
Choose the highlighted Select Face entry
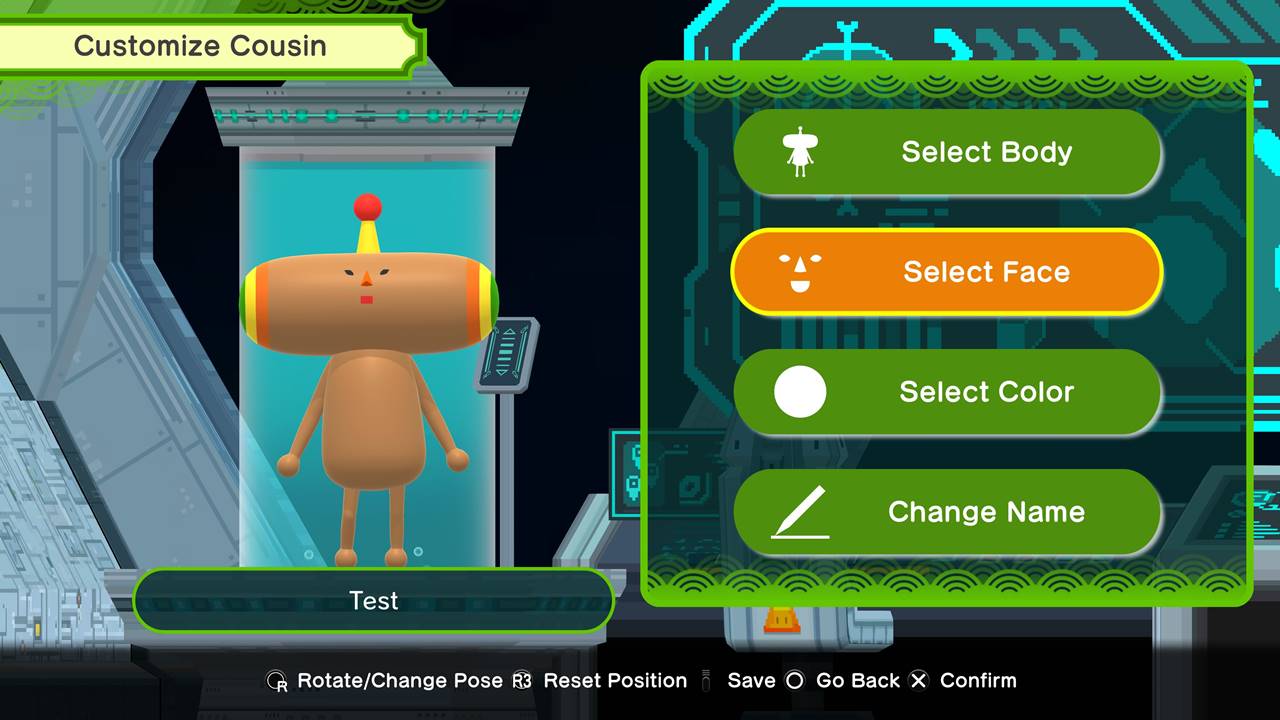(947, 272)
